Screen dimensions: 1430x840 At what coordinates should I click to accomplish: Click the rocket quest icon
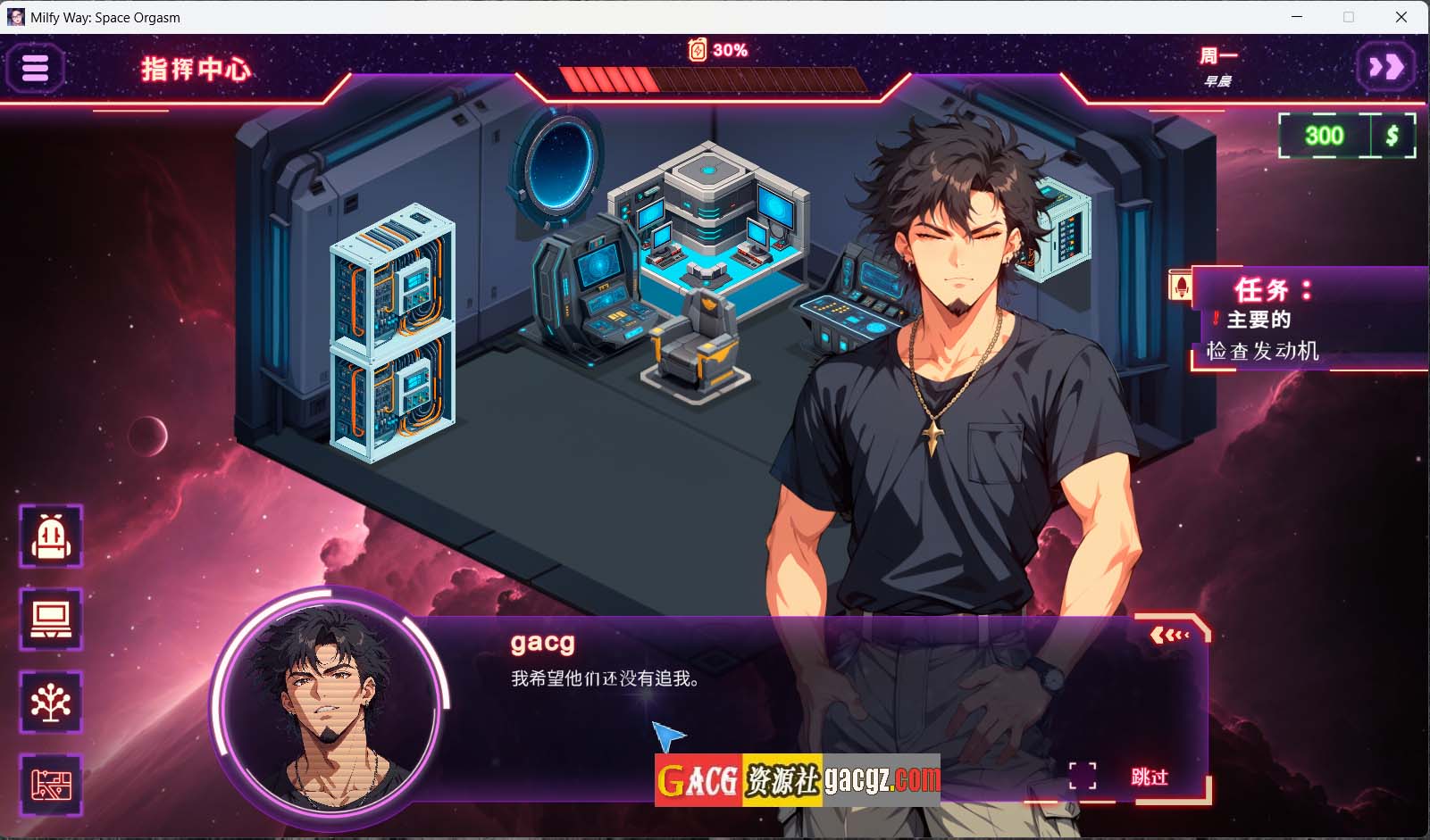pyautogui.click(x=1181, y=287)
